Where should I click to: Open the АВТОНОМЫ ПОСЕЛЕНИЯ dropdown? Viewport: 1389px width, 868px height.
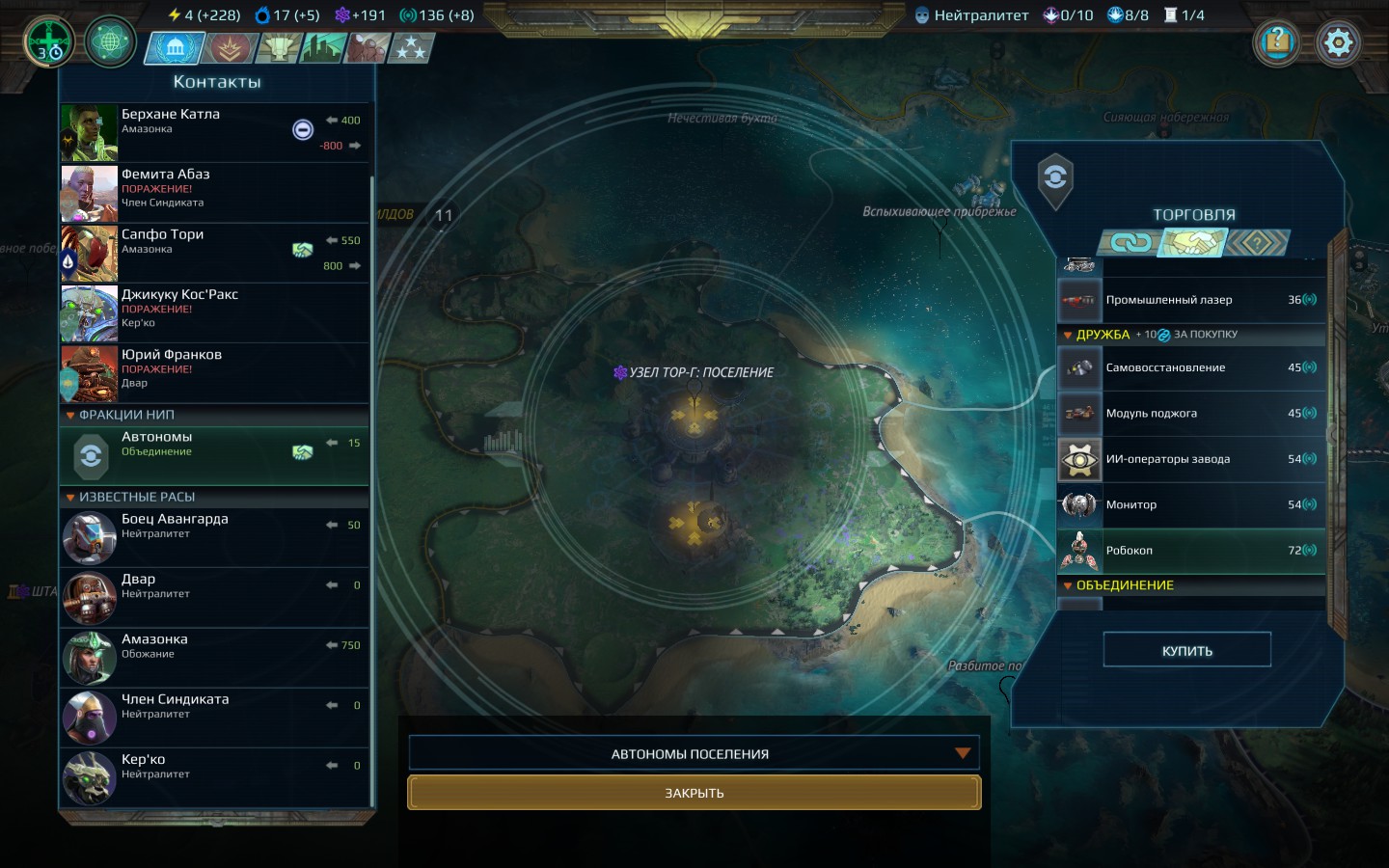[x=694, y=753]
